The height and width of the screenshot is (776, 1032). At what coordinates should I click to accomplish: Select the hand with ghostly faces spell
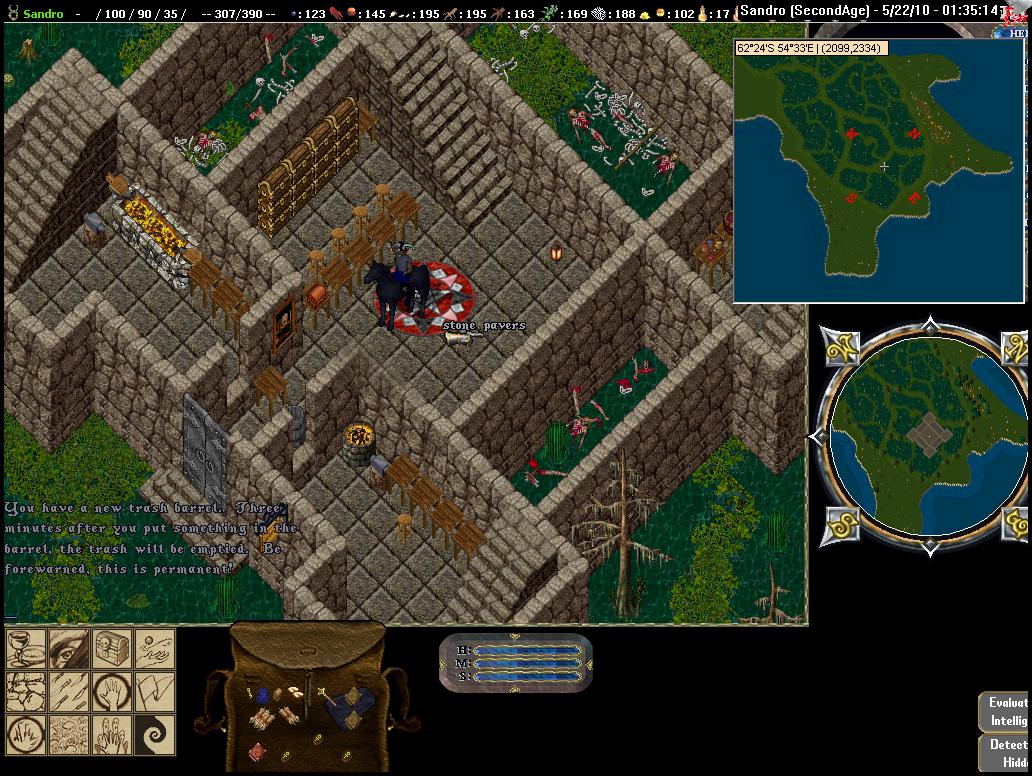(112, 735)
